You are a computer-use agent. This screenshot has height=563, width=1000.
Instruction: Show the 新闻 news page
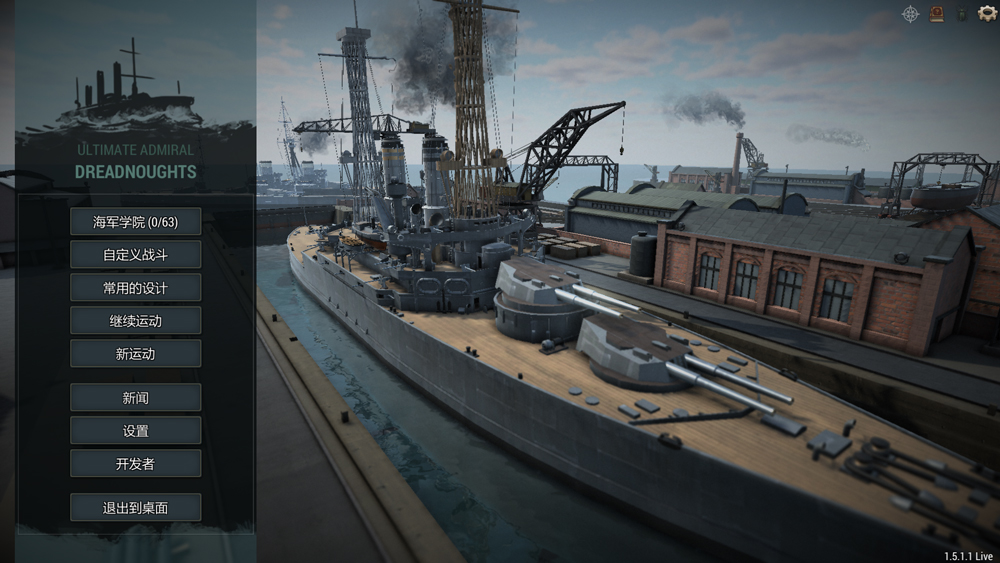[x=135, y=398]
